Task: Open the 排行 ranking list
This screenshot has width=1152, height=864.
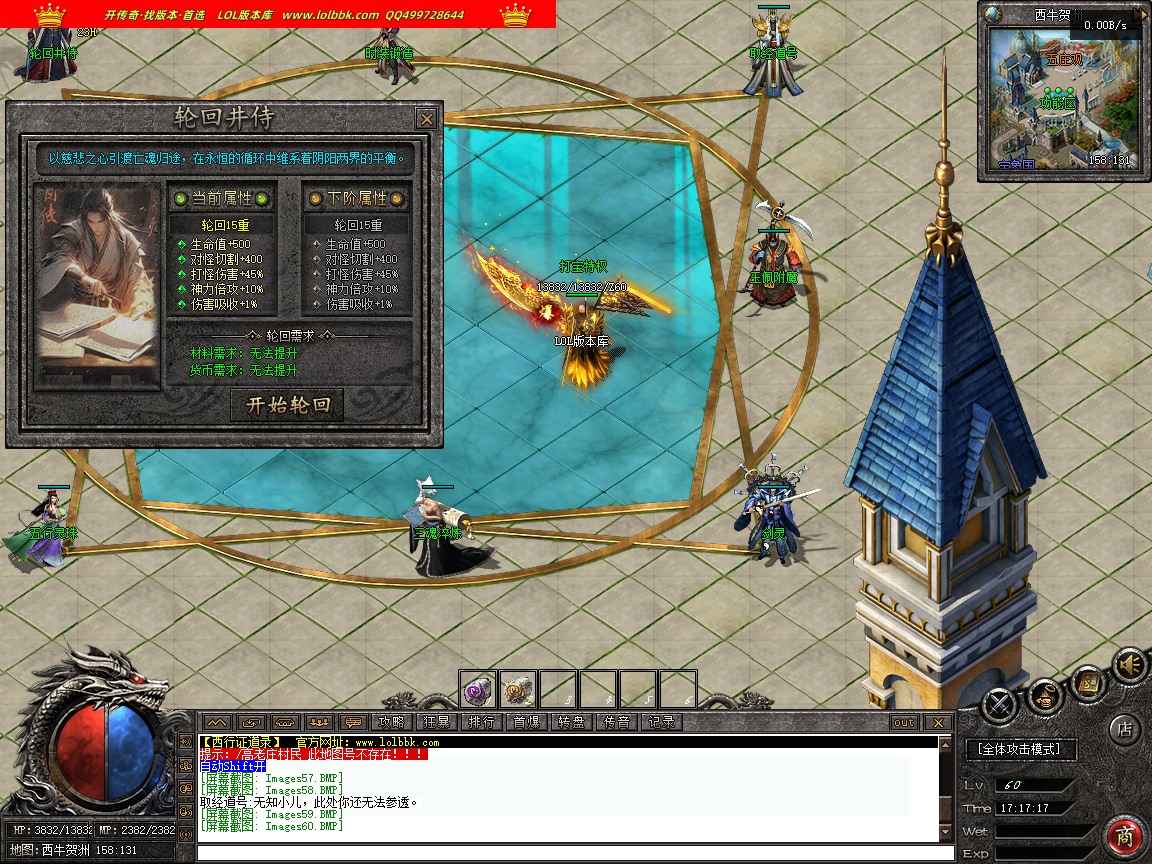Action: [481, 722]
